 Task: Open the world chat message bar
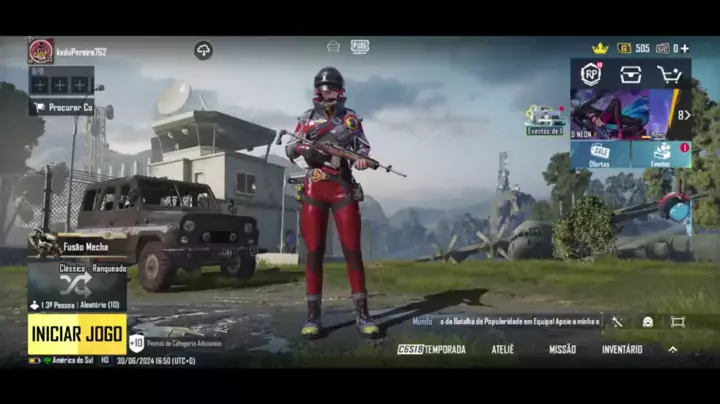506,322
